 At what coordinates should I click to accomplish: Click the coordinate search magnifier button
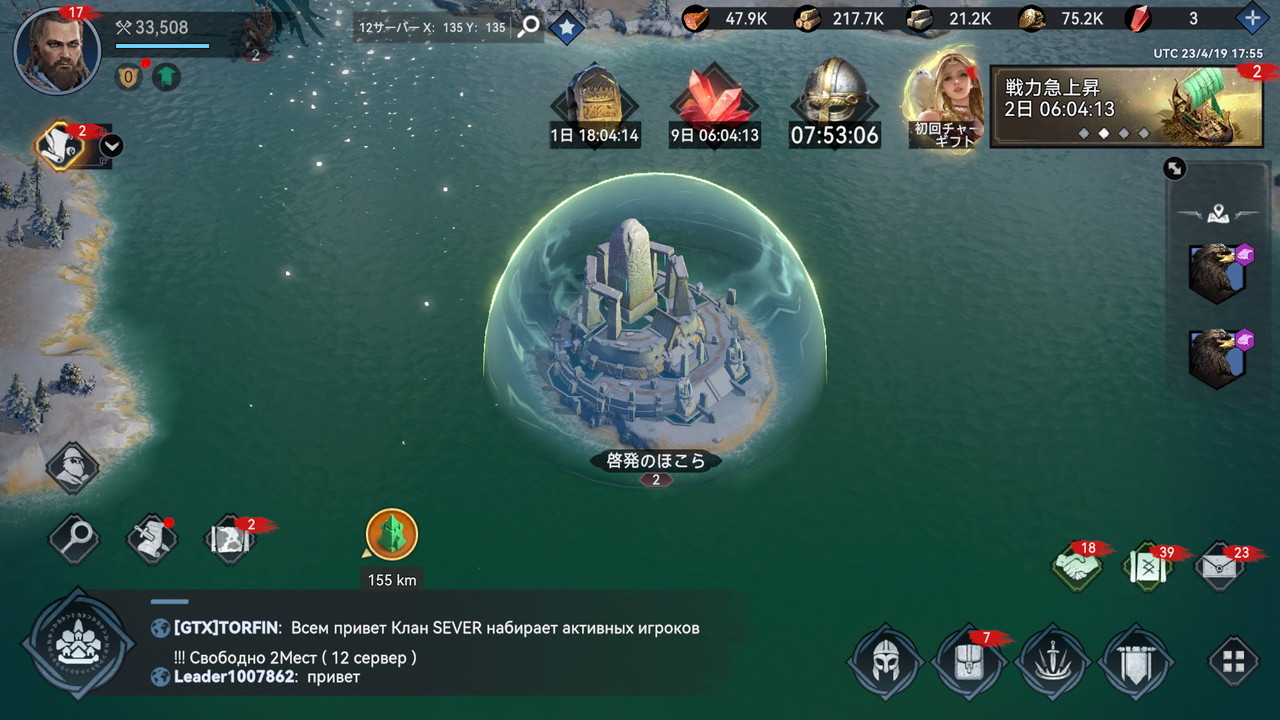pos(528,27)
